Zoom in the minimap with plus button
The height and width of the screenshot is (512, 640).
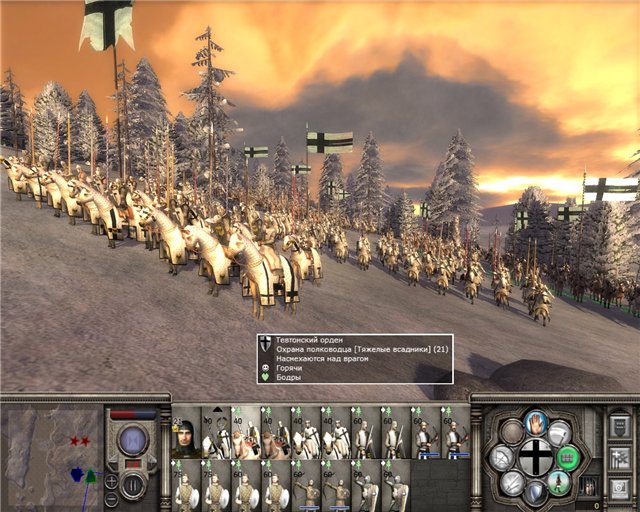click(112, 480)
